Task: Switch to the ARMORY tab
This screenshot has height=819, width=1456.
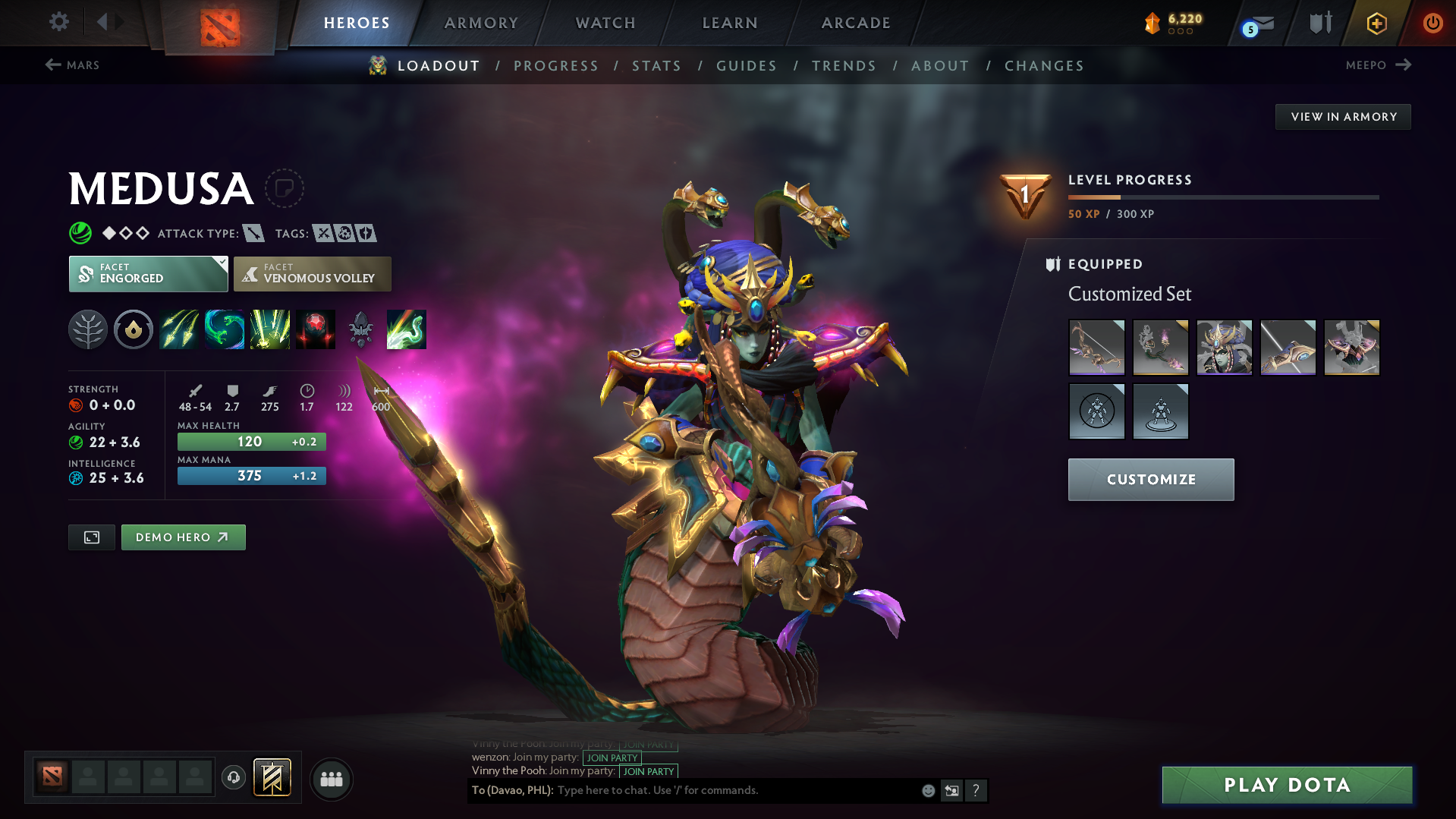Action: tap(481, 22)
